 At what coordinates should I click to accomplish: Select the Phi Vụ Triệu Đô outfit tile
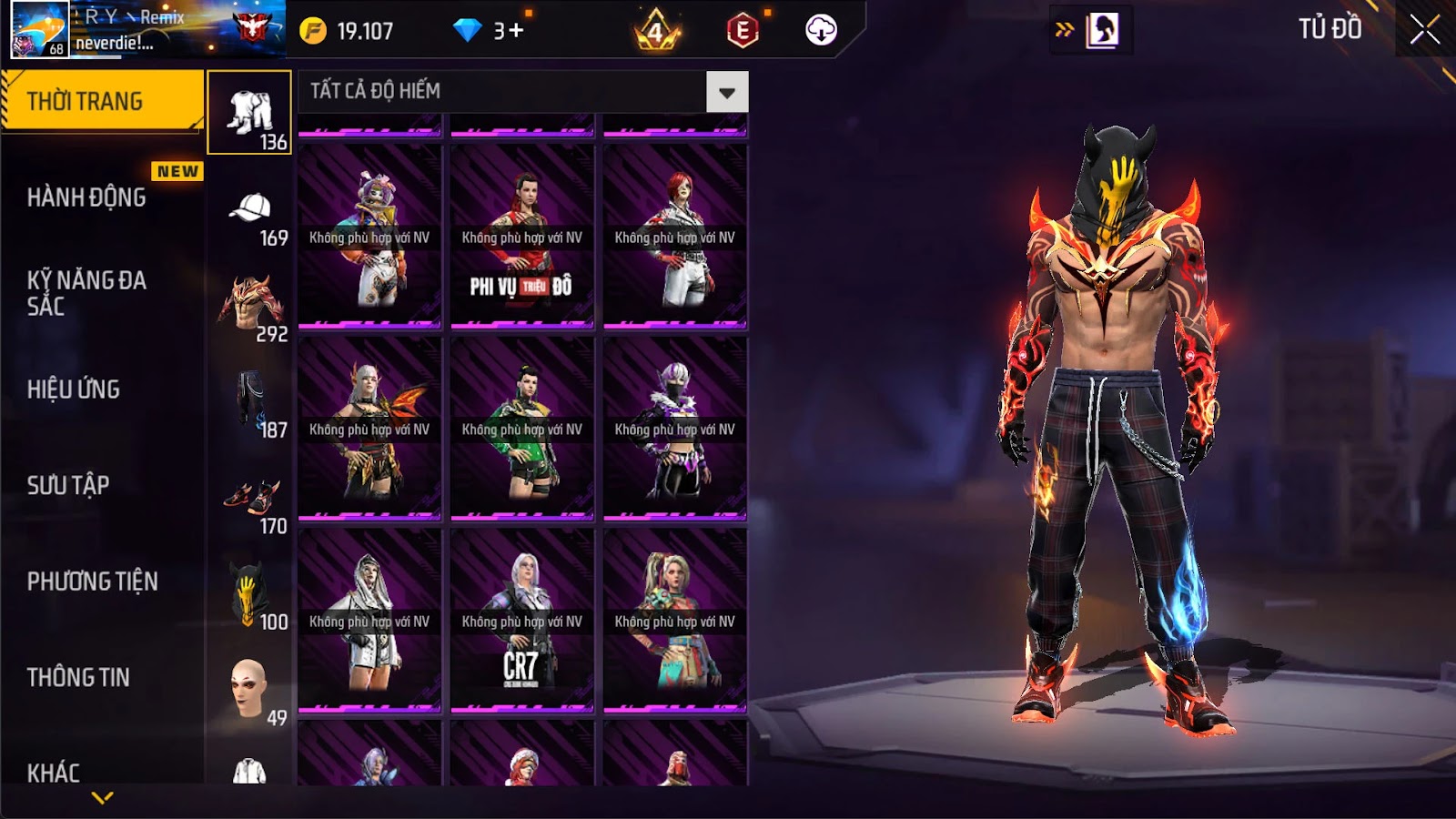click(x=521, y=236)
